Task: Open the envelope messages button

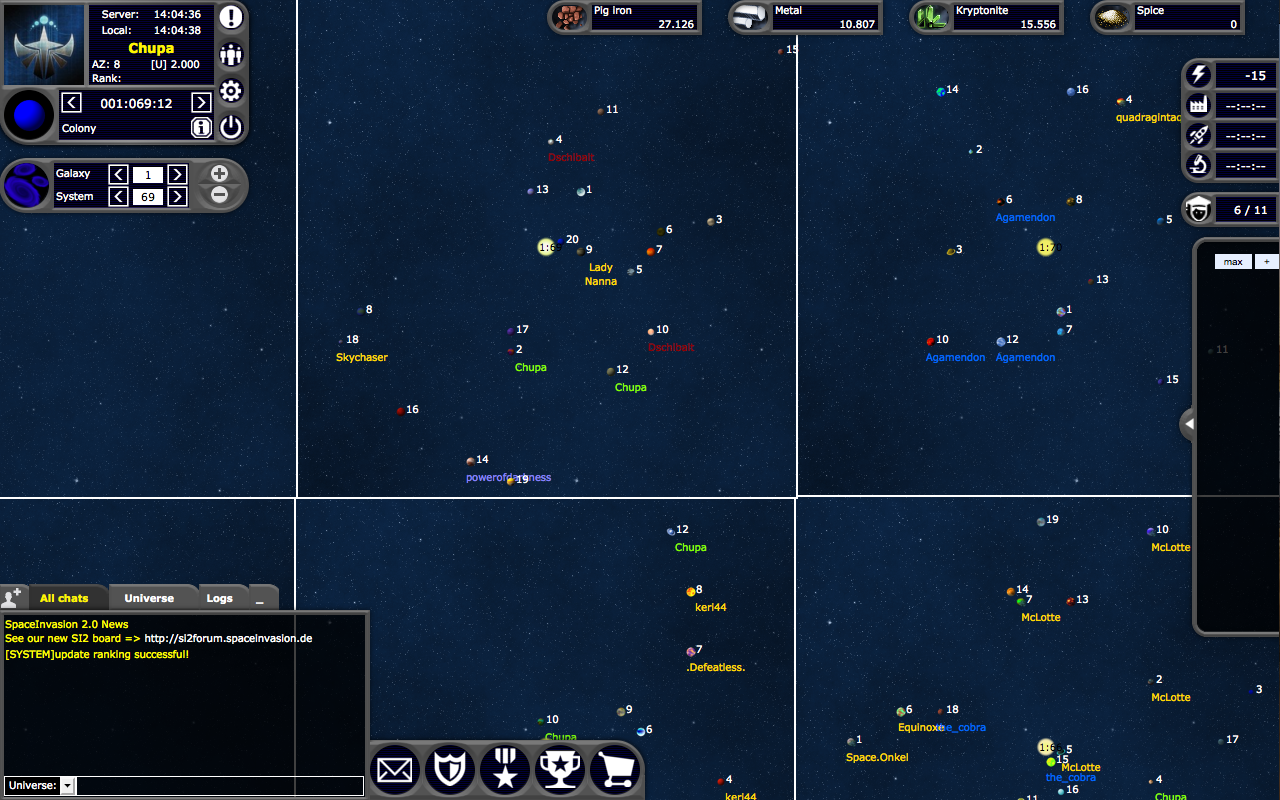Action: pos(395,770)
